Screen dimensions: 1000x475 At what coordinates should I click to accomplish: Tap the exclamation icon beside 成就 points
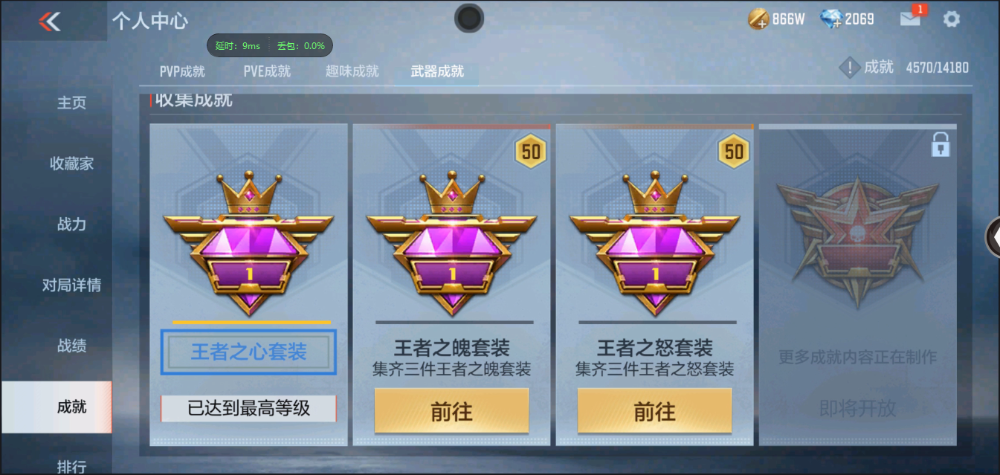[850, 68]
